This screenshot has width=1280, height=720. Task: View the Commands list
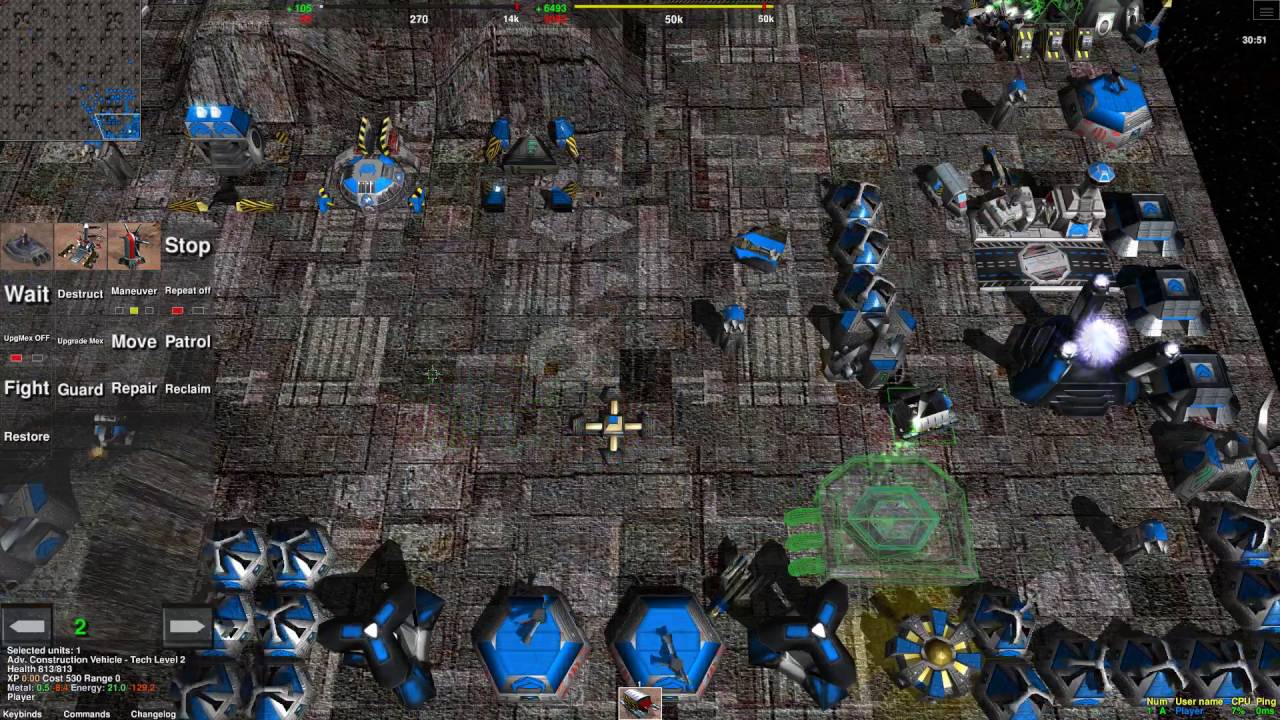(x=86, y=714)
